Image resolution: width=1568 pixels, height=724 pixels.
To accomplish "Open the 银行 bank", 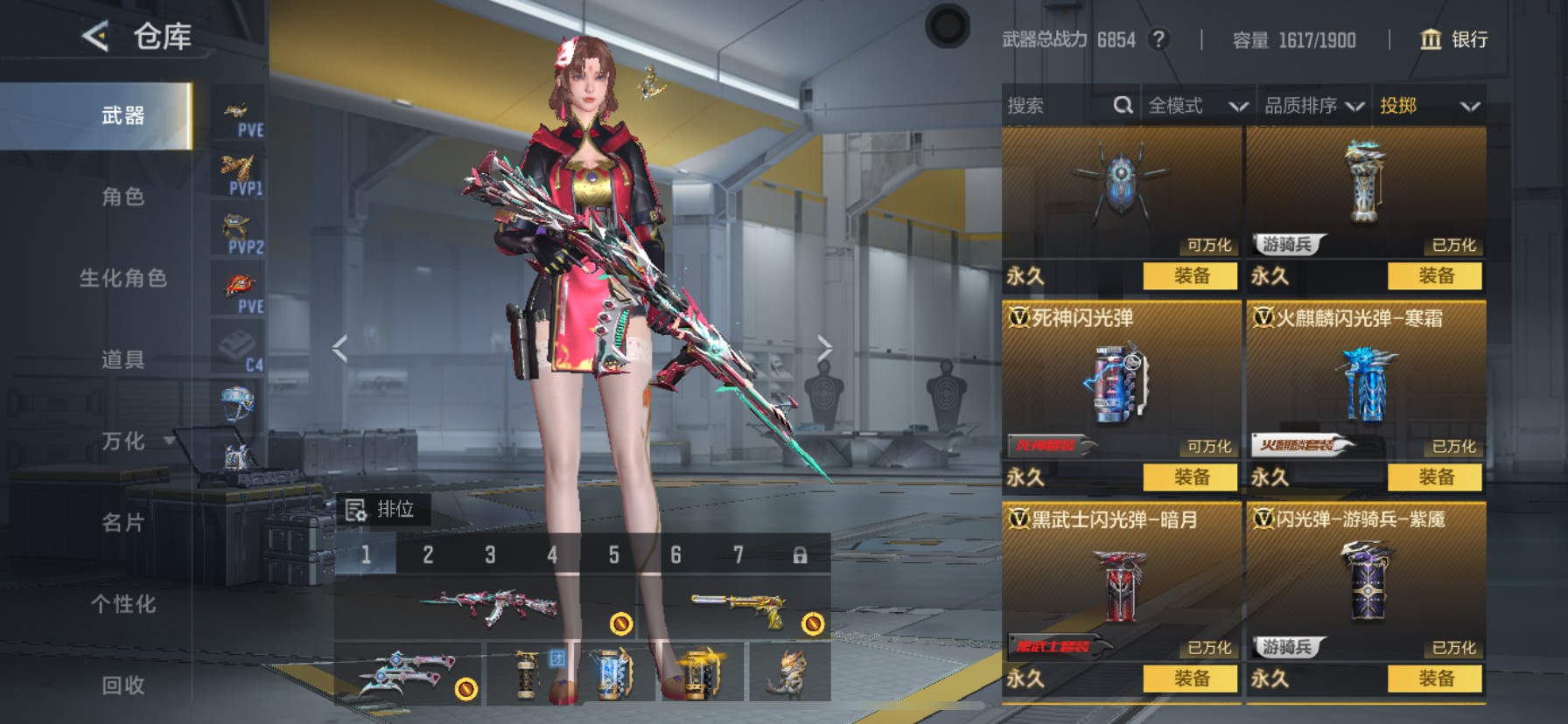I will [x=1453, y=39].
